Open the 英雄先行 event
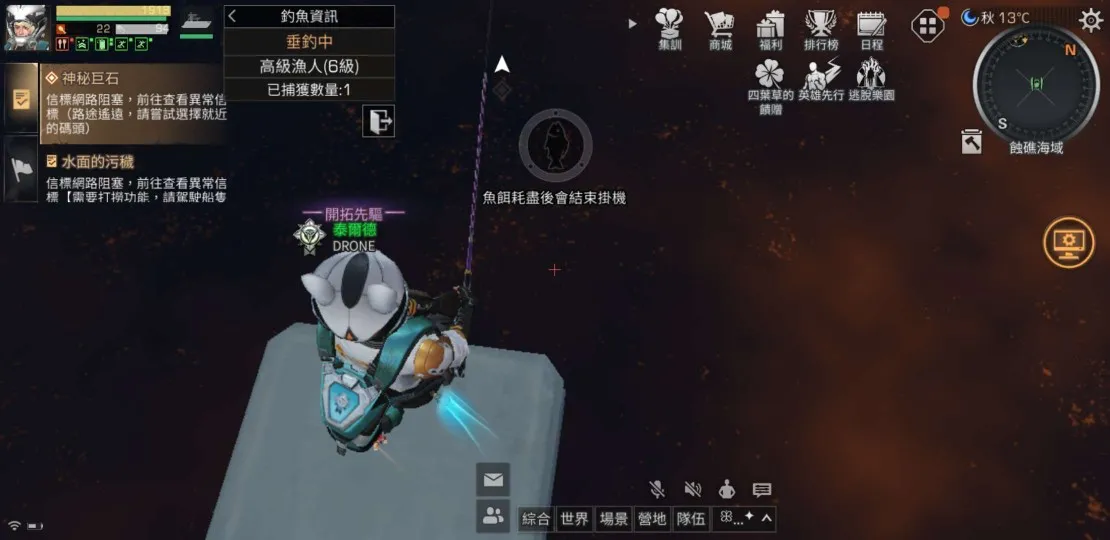Viewport: 1110px width, 540px height. point(821,80)
